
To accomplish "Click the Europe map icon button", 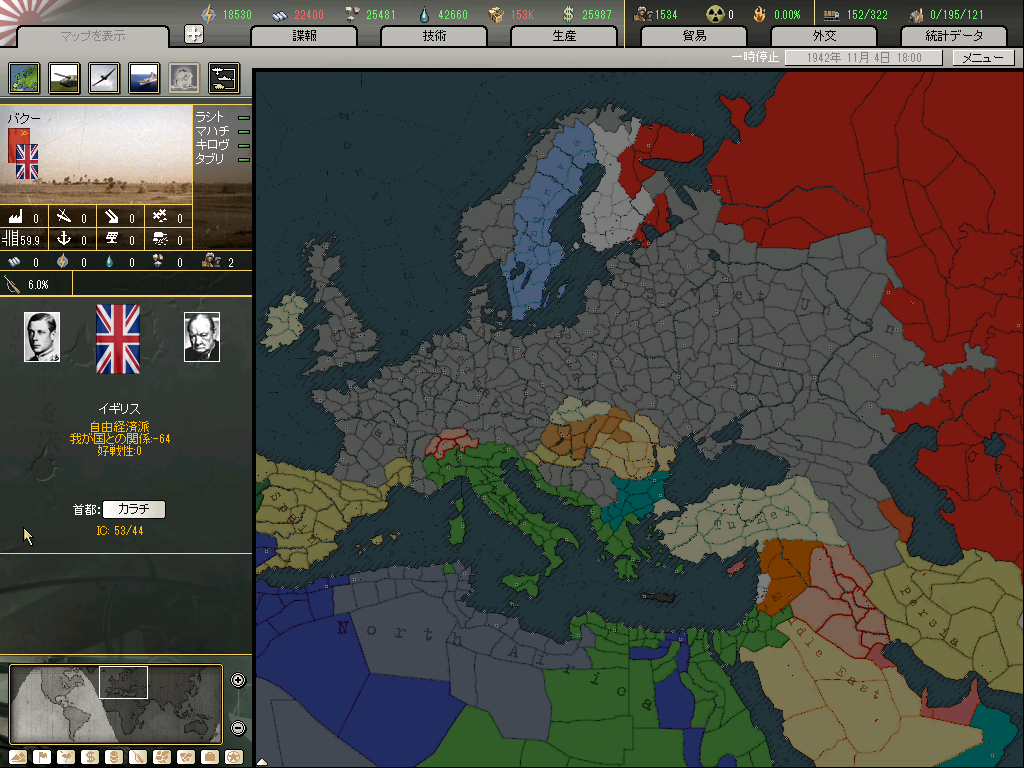I will [x=24, y=78].
